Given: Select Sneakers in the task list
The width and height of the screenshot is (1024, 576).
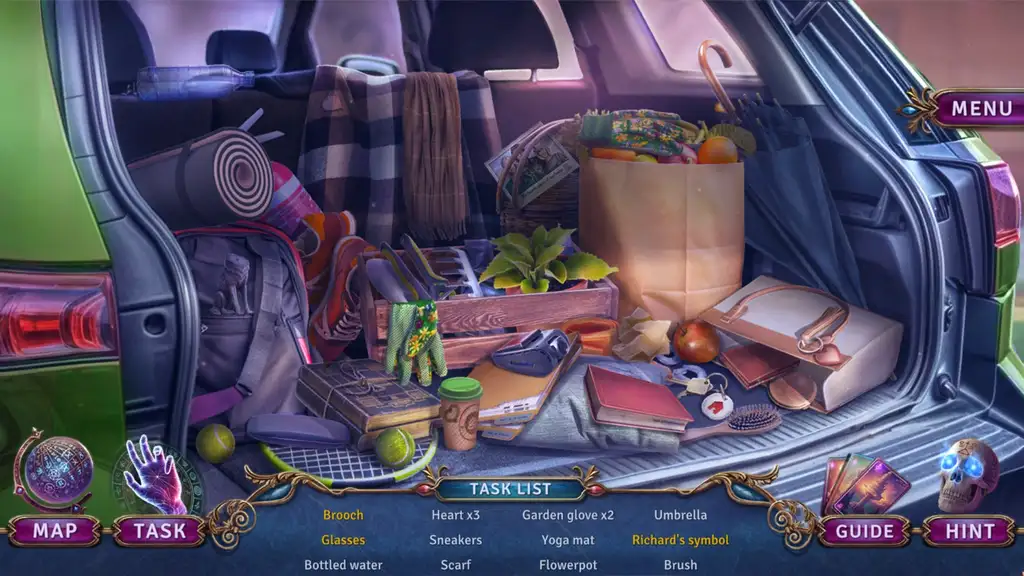Looking at the screenshot, I should 455,540.
